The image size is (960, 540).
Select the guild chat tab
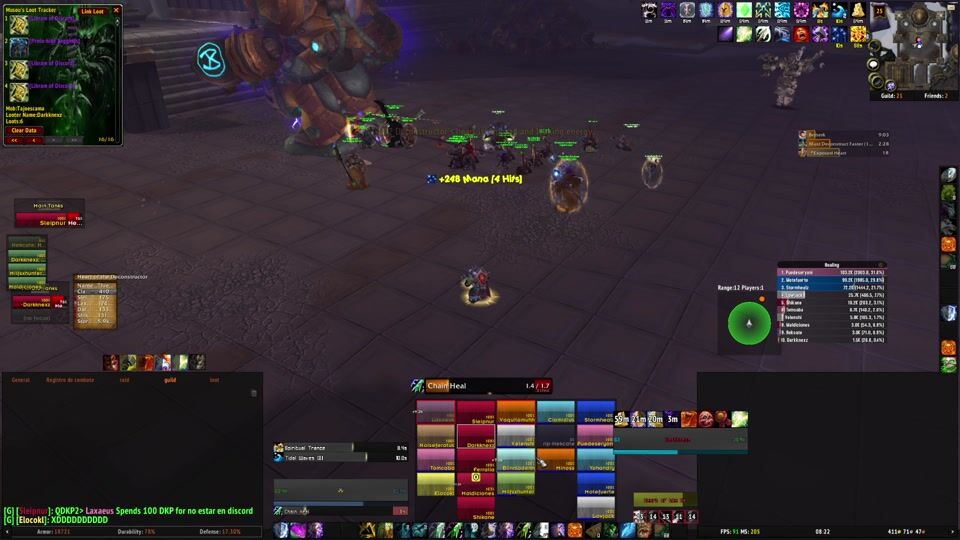170,380
